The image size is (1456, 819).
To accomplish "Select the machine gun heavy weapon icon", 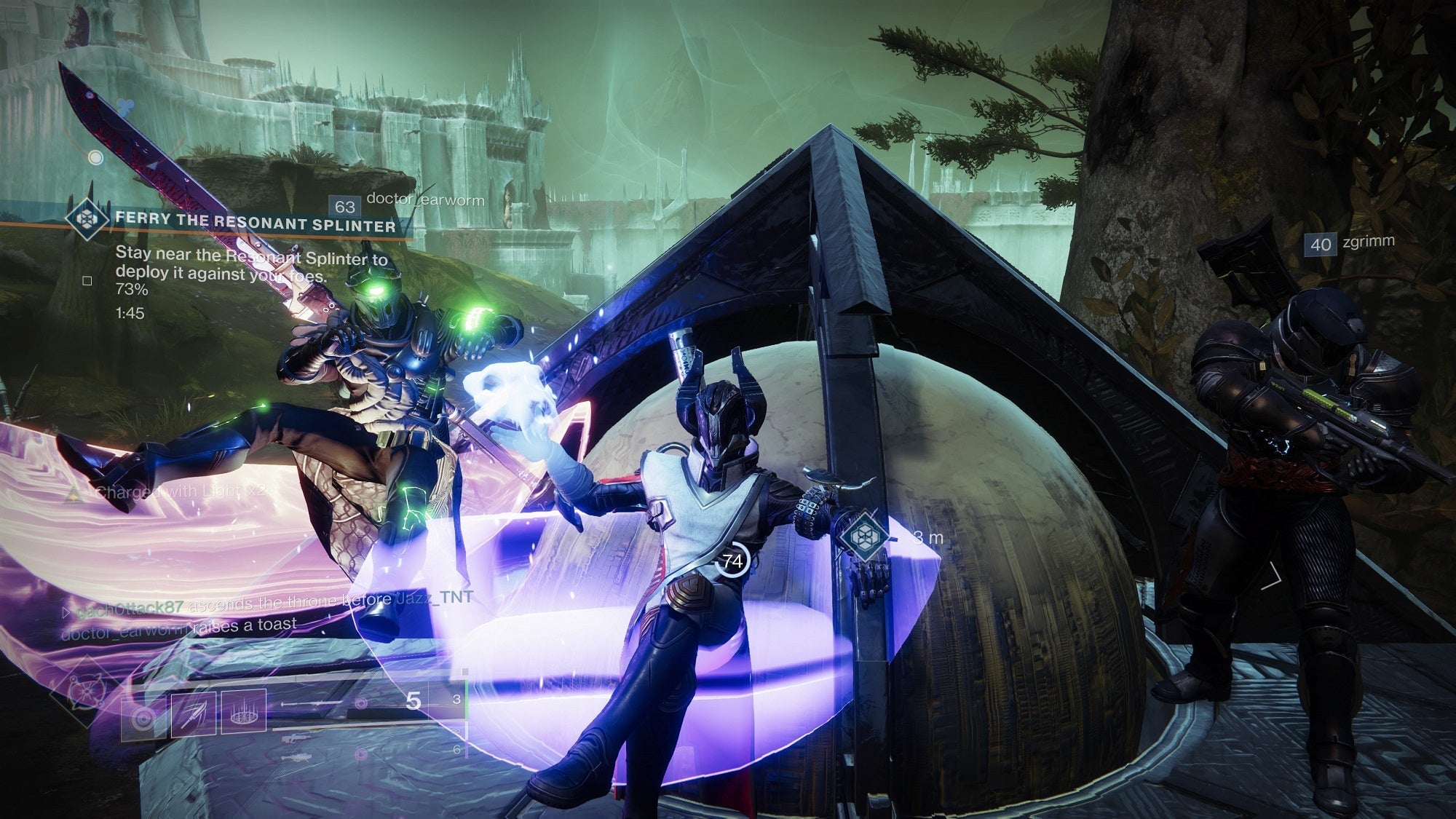I will 298,757.
